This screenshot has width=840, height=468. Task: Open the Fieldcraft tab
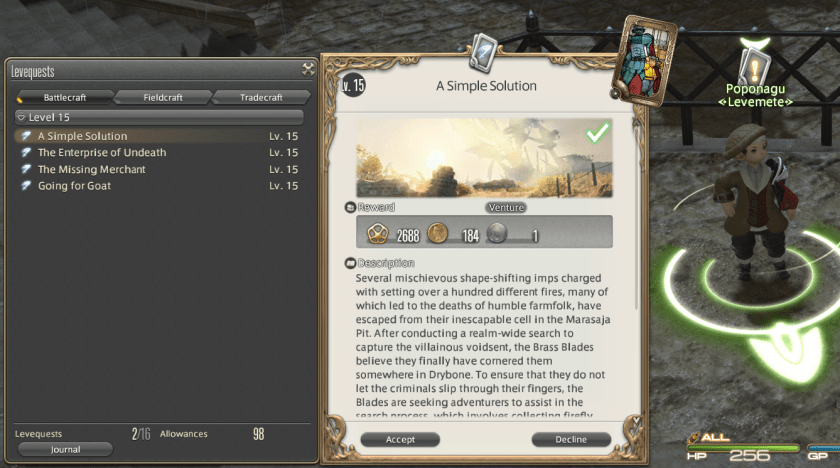[163, 97]
